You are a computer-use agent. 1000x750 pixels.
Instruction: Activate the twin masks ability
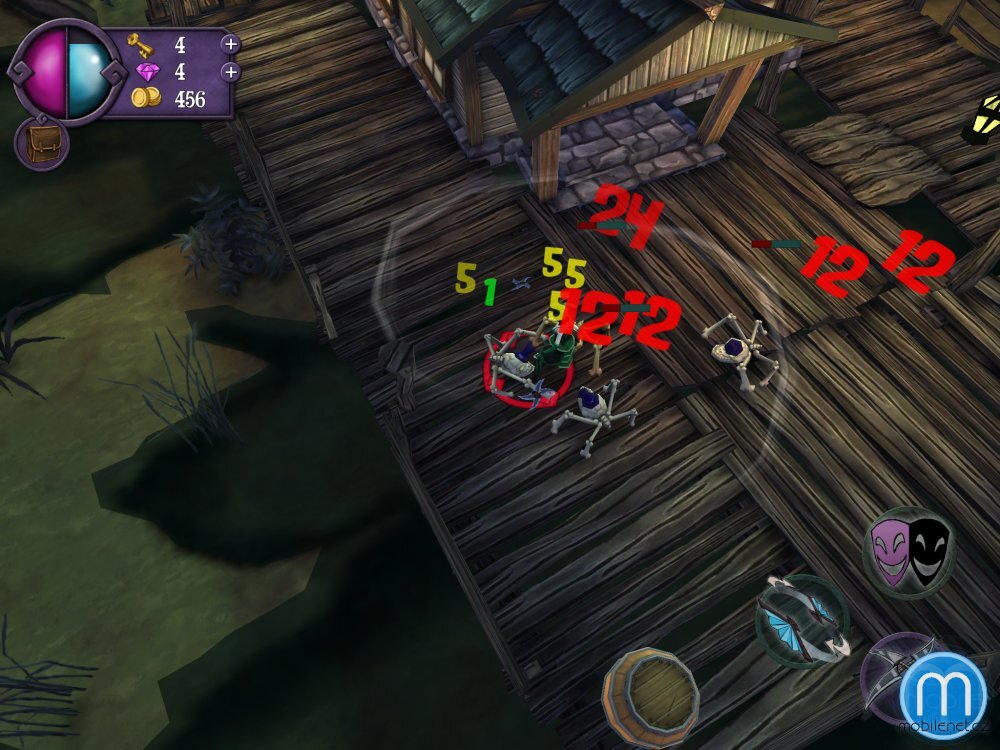908,552
